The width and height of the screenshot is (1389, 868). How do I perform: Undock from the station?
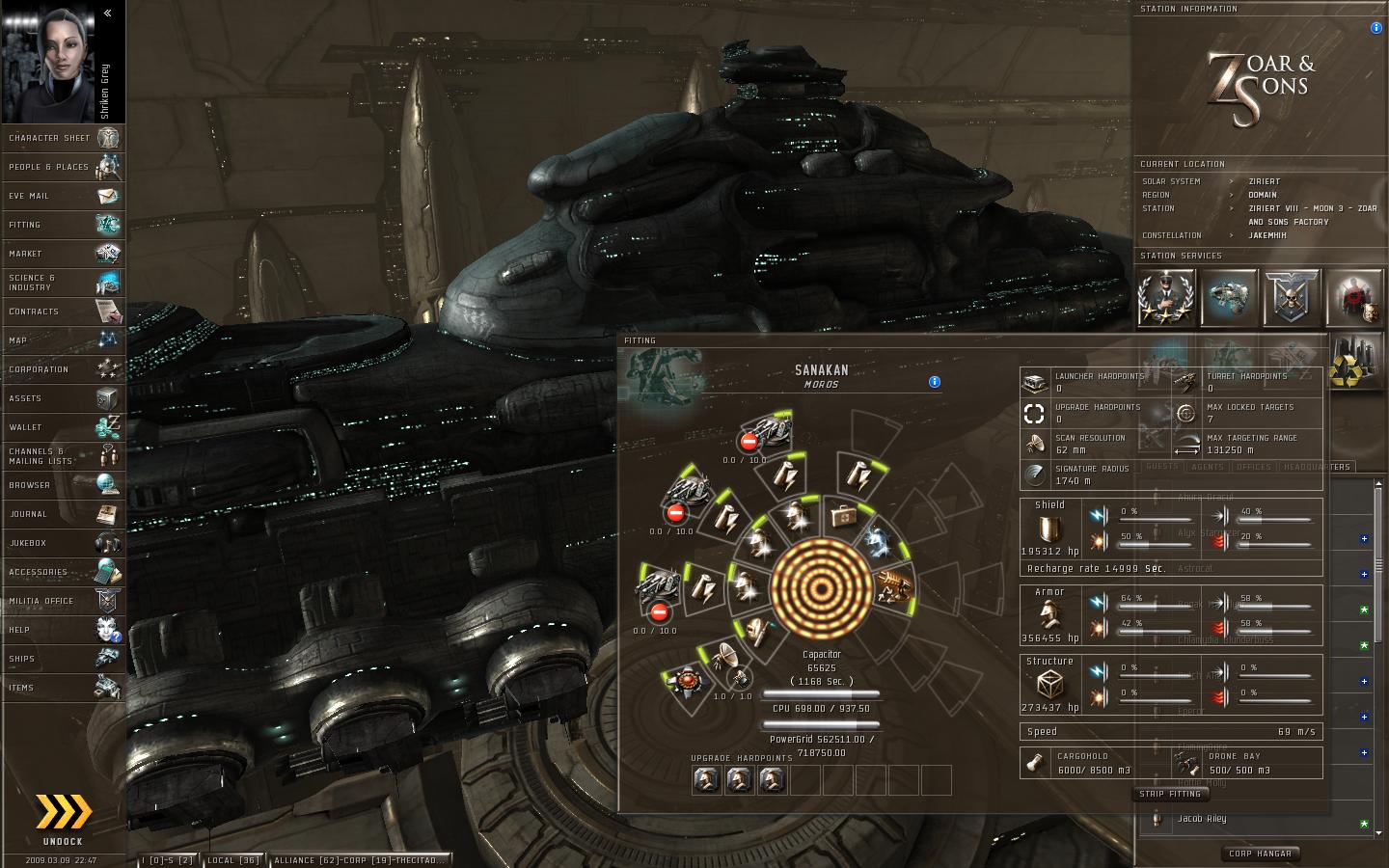tap(63, 818)
